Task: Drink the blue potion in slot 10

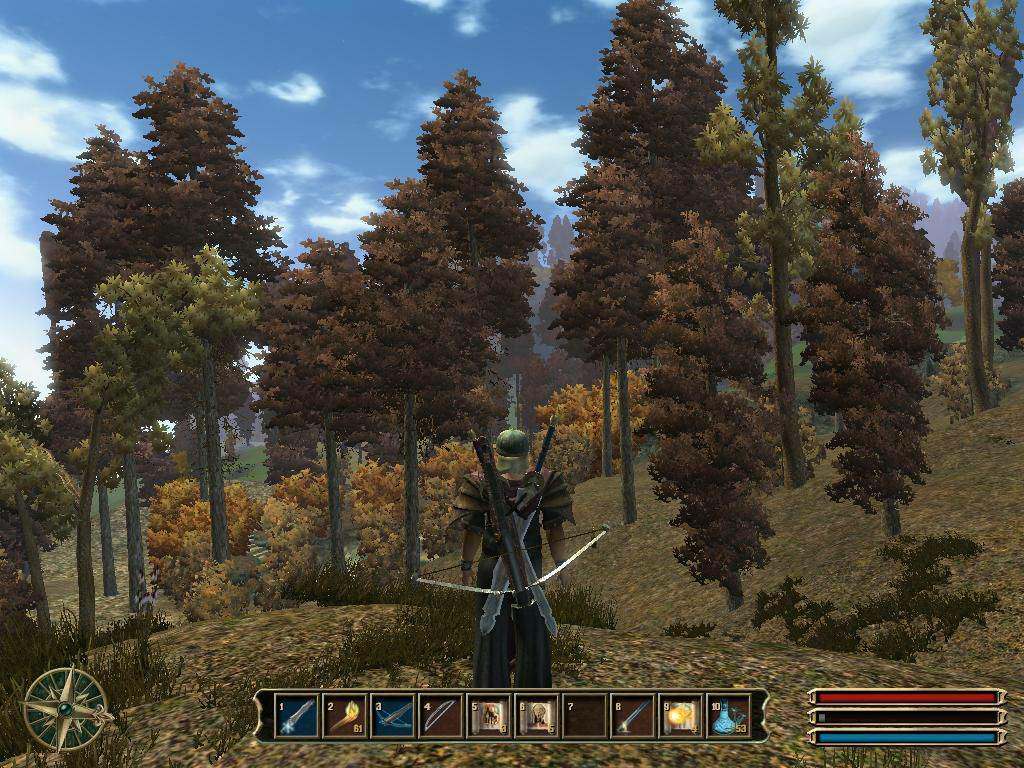Action: [x=729, y=716]
